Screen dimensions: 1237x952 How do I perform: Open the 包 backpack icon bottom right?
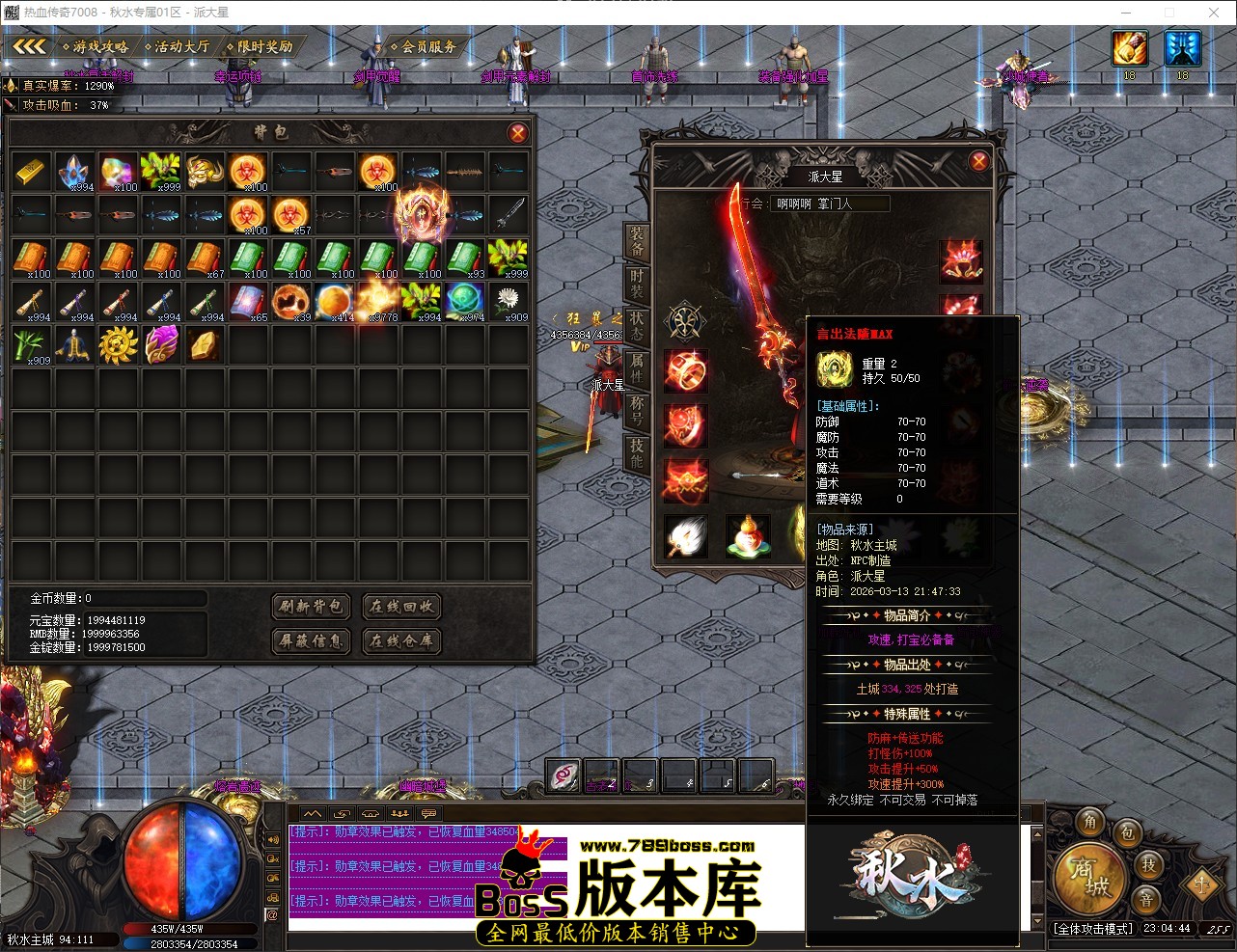[1128, 835]
